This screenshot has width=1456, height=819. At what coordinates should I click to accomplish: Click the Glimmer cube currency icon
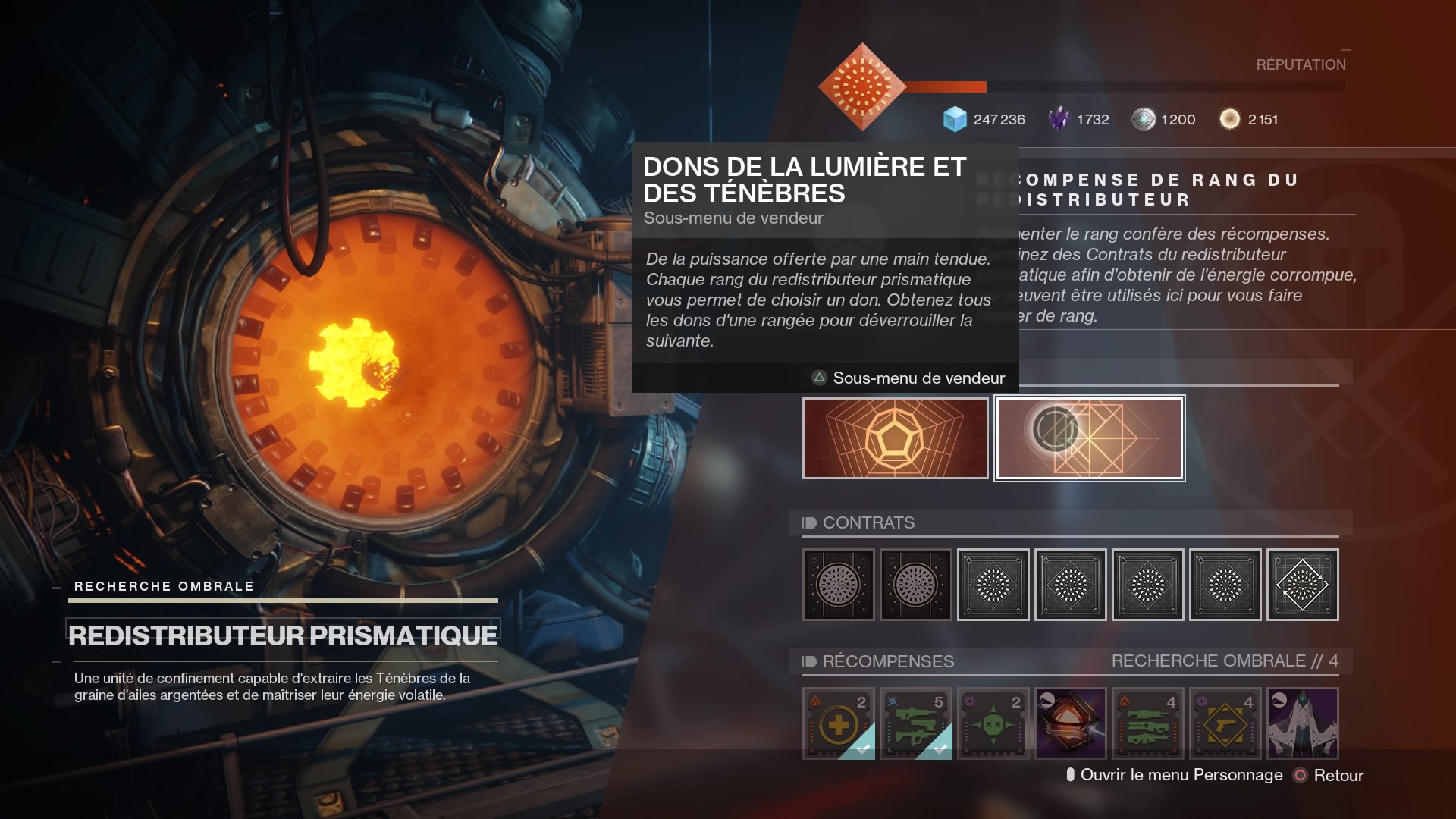coord(955,119)
